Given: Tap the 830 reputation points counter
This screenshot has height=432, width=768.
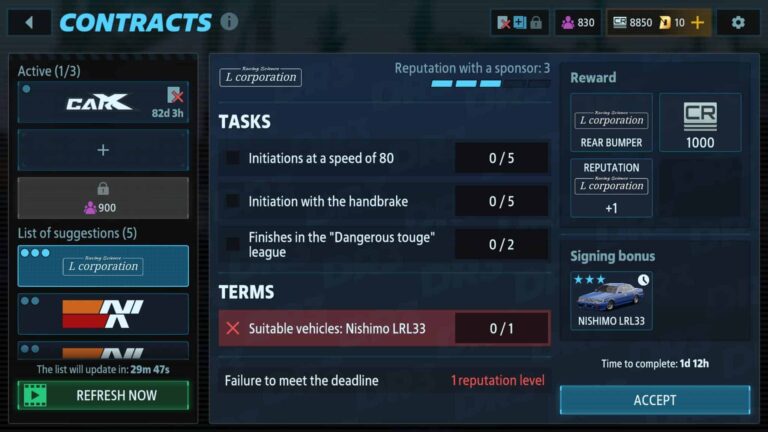Looking at the screenshot, I should pyautogui.click(x=578, y=22).
